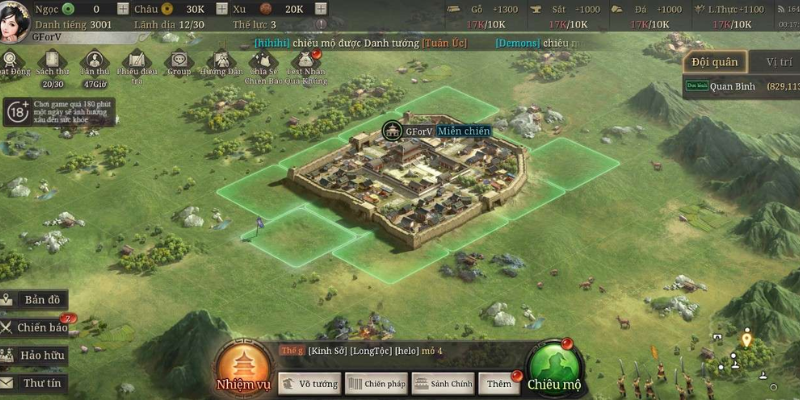This screenshot has height=400, width=800.
Task: Open the player avatar portrait
Action: [17, 17]
